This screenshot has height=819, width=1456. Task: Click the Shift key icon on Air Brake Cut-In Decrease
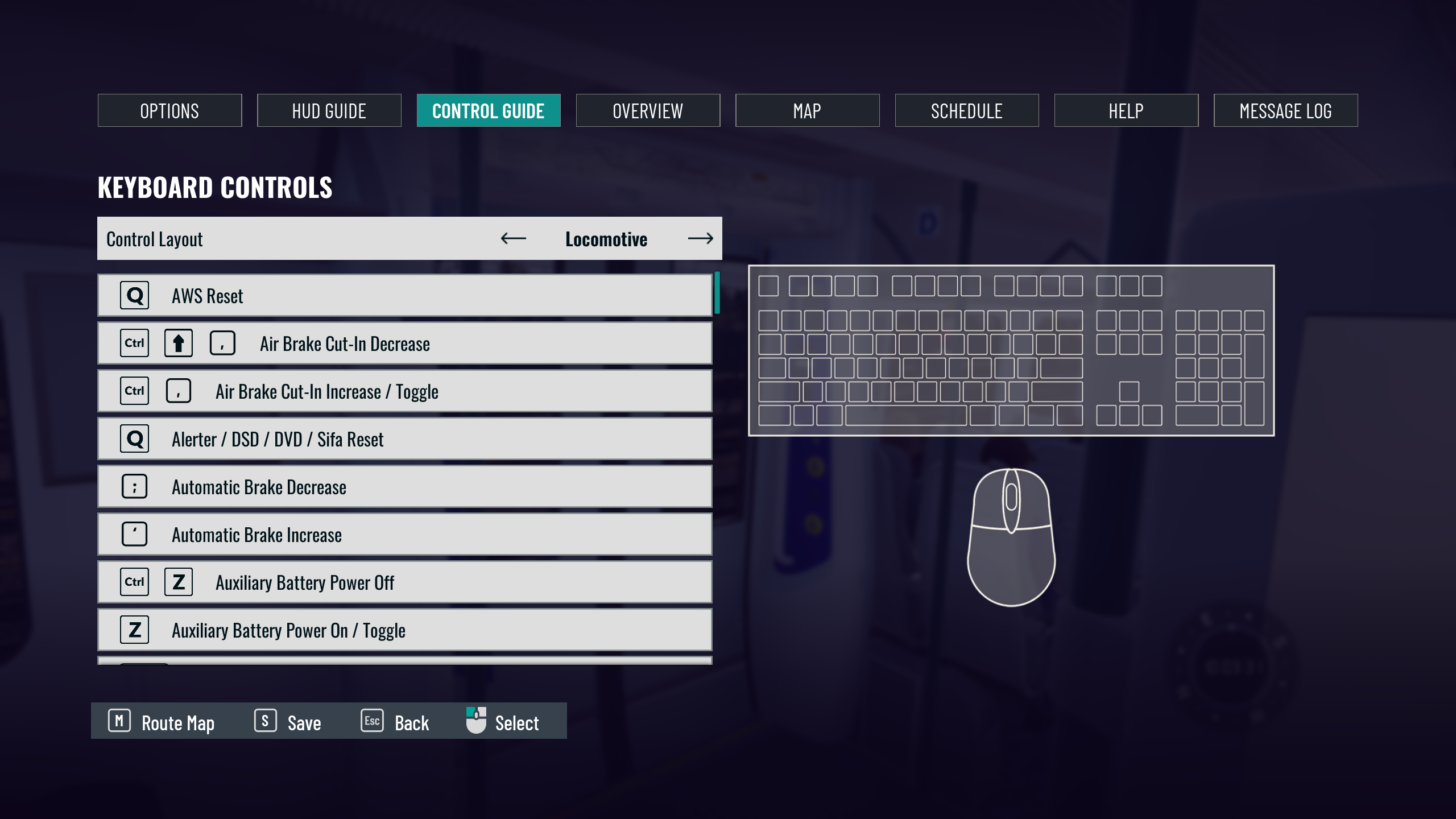point(178,343)
